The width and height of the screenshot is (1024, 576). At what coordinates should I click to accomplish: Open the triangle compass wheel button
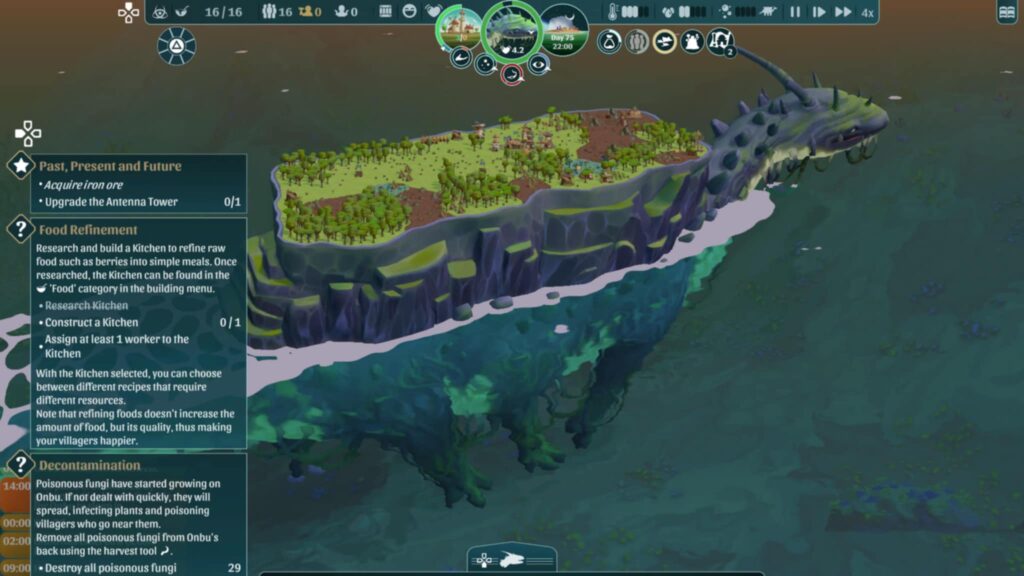(176, 46)
